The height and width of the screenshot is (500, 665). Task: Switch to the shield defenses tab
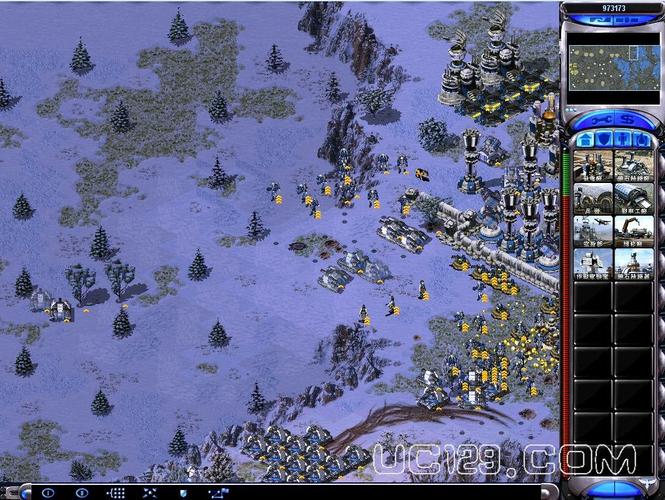click(602, 140)
